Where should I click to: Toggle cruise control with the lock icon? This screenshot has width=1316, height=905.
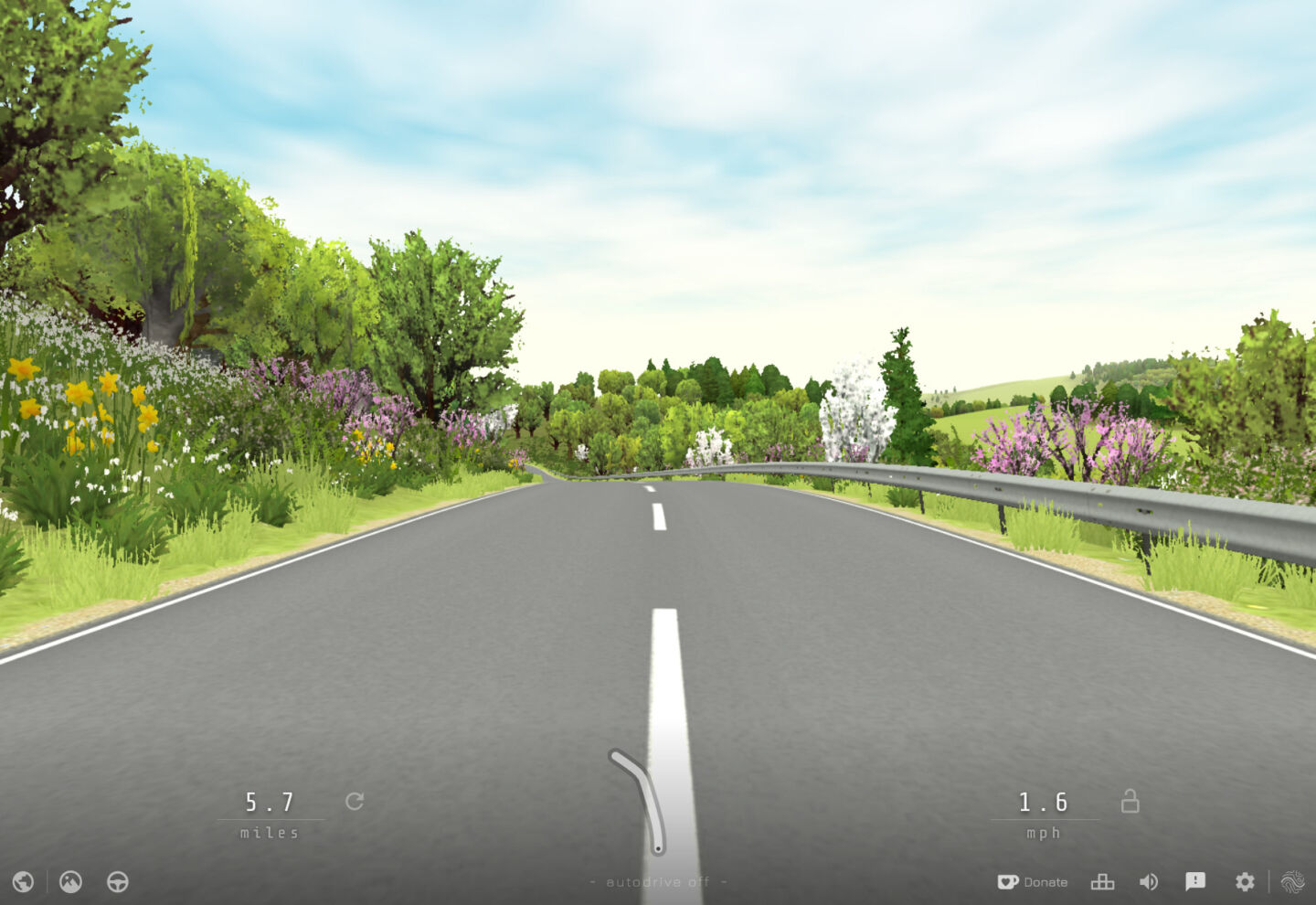pyautogui.click(x=1130, y=802)
